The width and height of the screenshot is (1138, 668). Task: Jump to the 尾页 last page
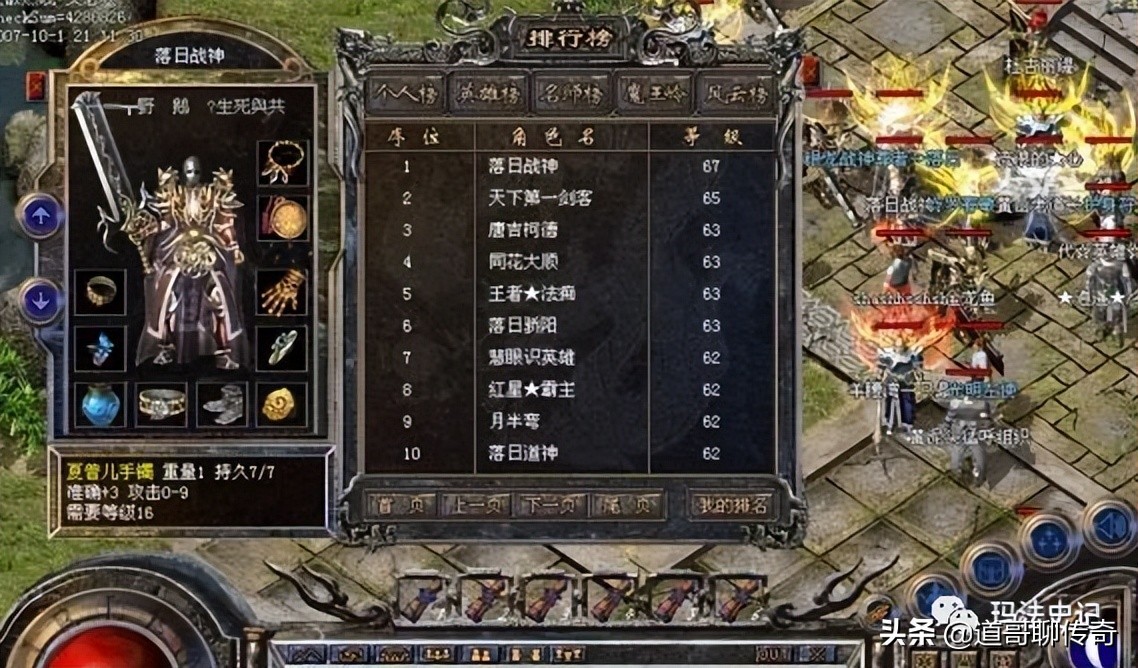(625, 504)
